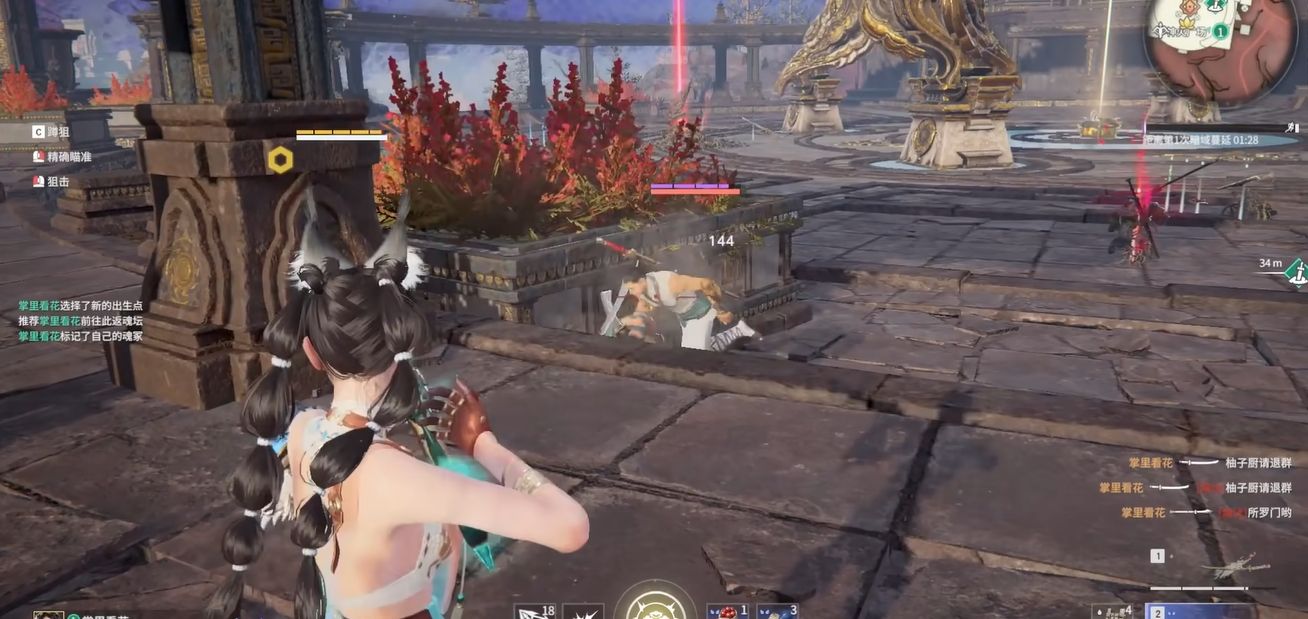Switch to the highlighted weapon slot 2

(x=1200, y=610)
